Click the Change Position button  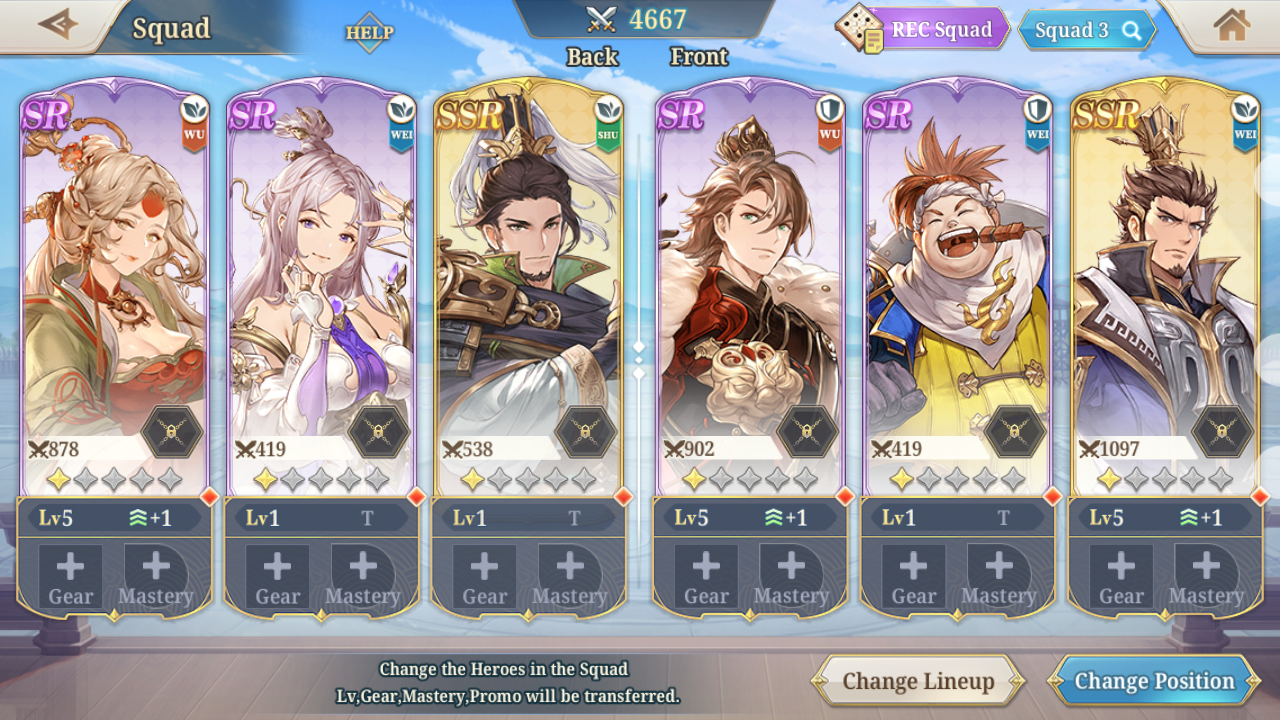(x=1154, y=681)
